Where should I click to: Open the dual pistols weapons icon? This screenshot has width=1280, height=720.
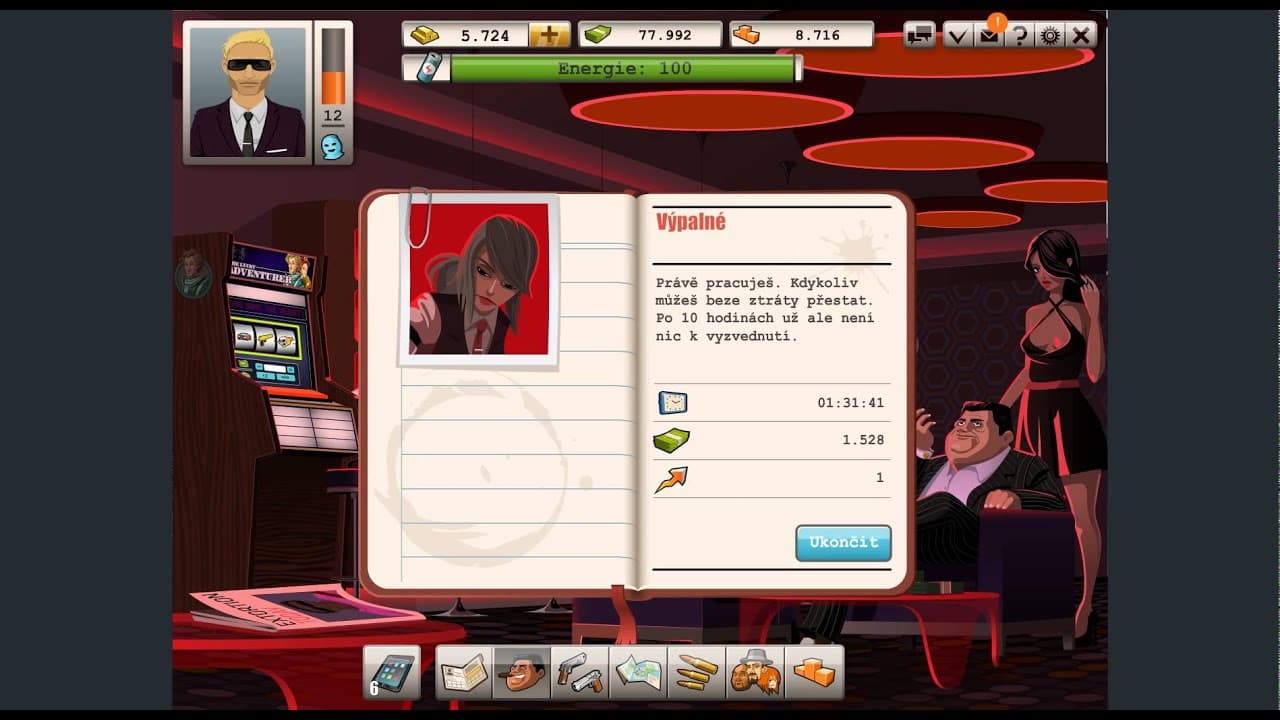pos(579,672)
